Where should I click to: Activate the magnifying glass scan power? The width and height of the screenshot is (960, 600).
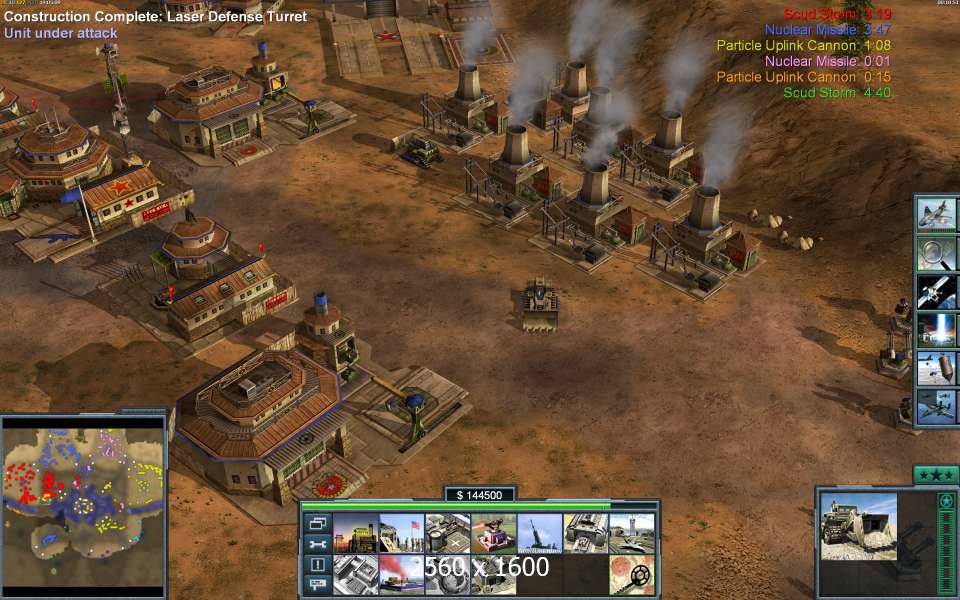[x=938, y=252]
